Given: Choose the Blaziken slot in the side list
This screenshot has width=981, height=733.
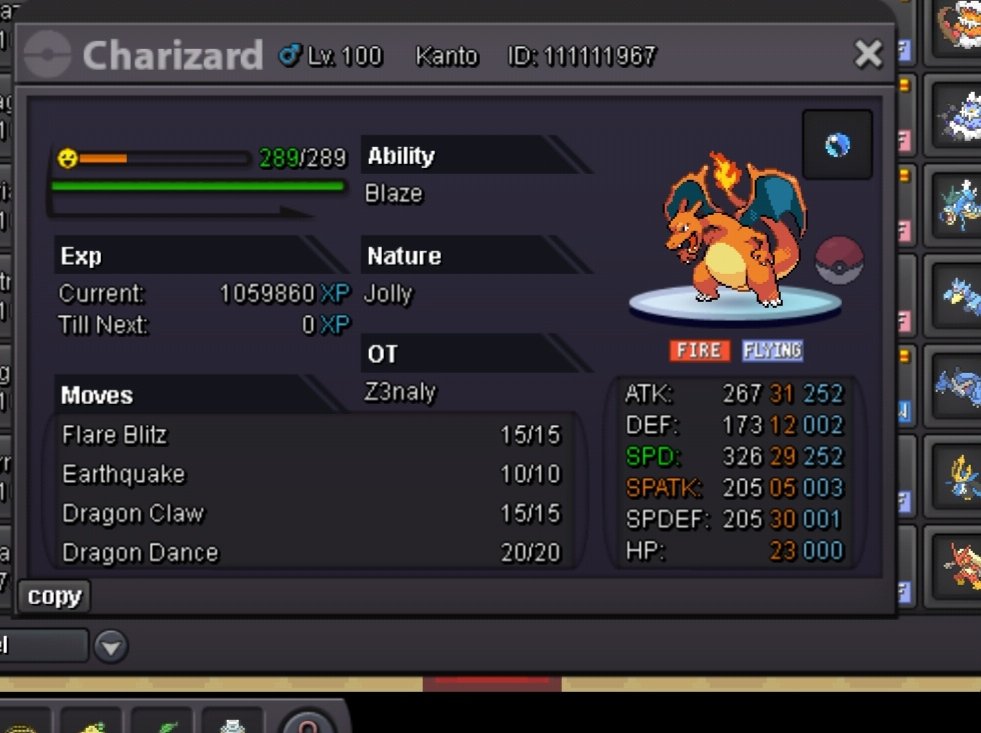Looking at the screenshot, I should [955, 565].
